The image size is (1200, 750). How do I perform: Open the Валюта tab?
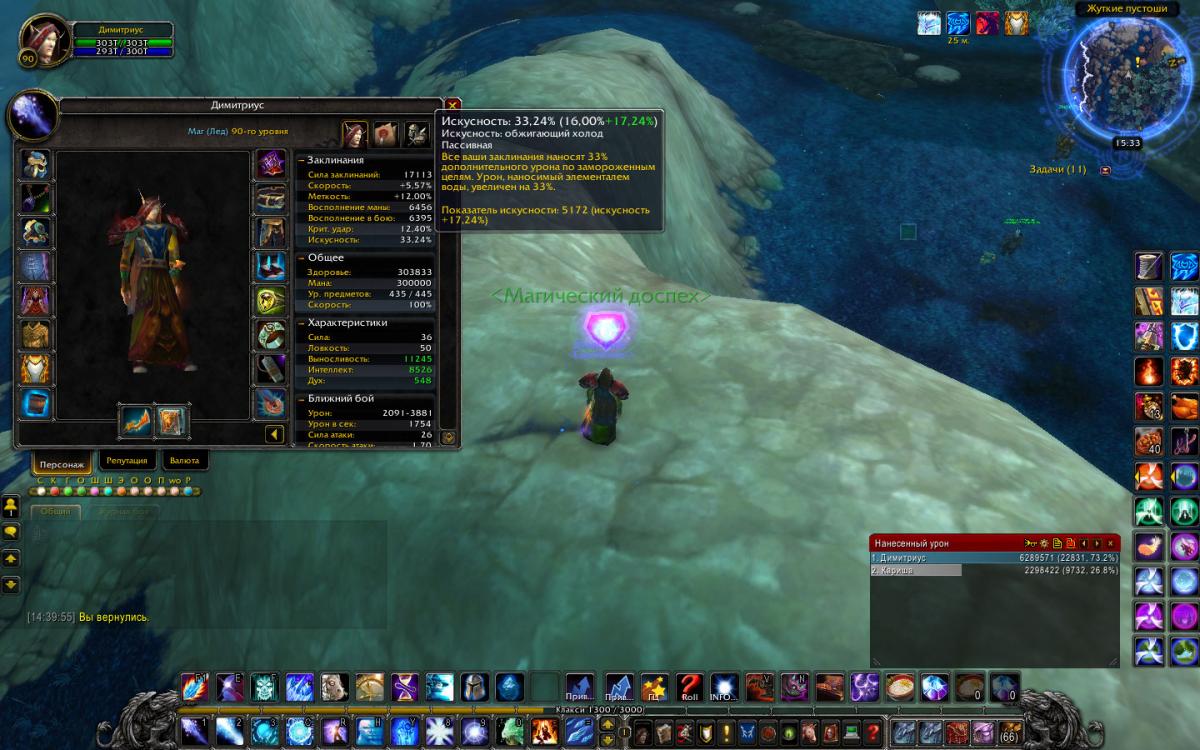(x=184, y=461)
